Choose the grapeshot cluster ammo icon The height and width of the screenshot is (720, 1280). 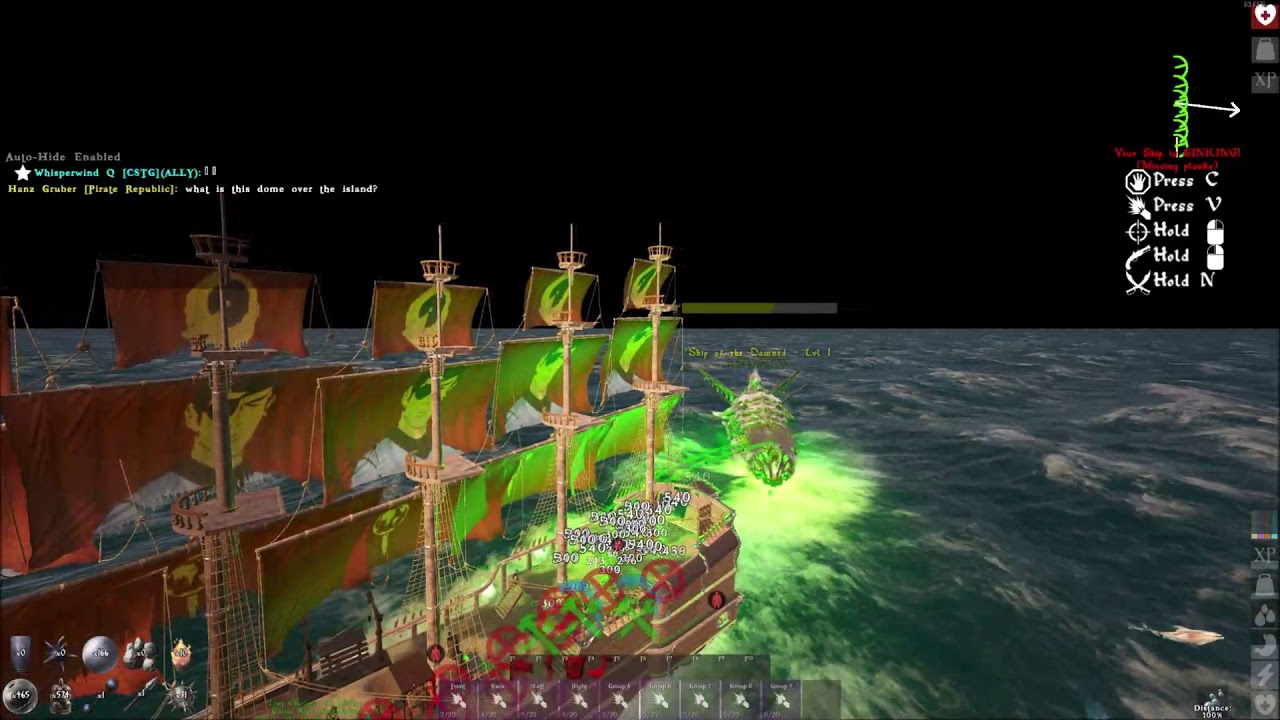point(139,653)
